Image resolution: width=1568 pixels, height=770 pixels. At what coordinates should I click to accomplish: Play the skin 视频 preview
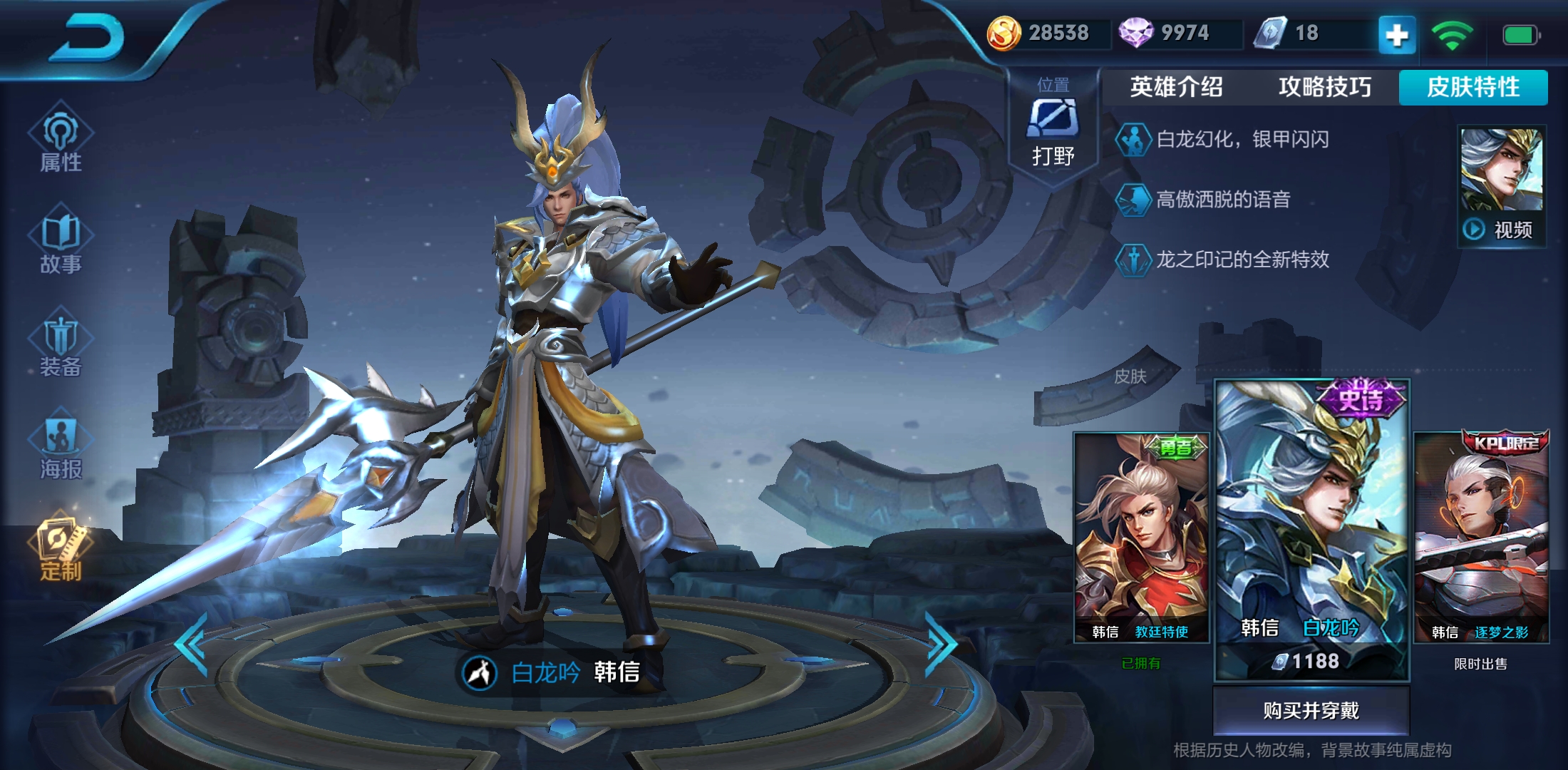pyautogui.click(x=1502, y=187)
